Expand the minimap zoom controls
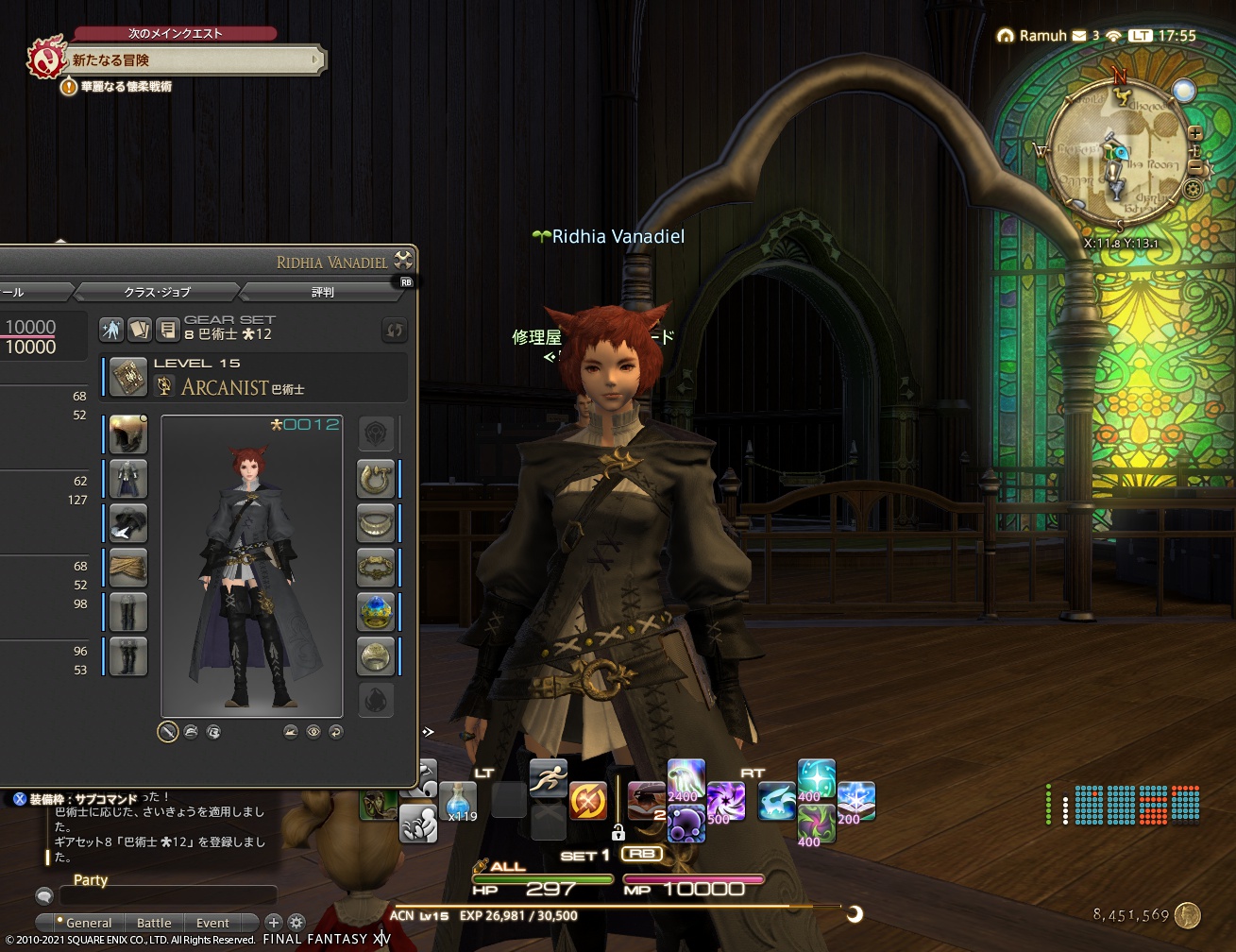Screen dimensions: 1236x952 [1196, 132]
